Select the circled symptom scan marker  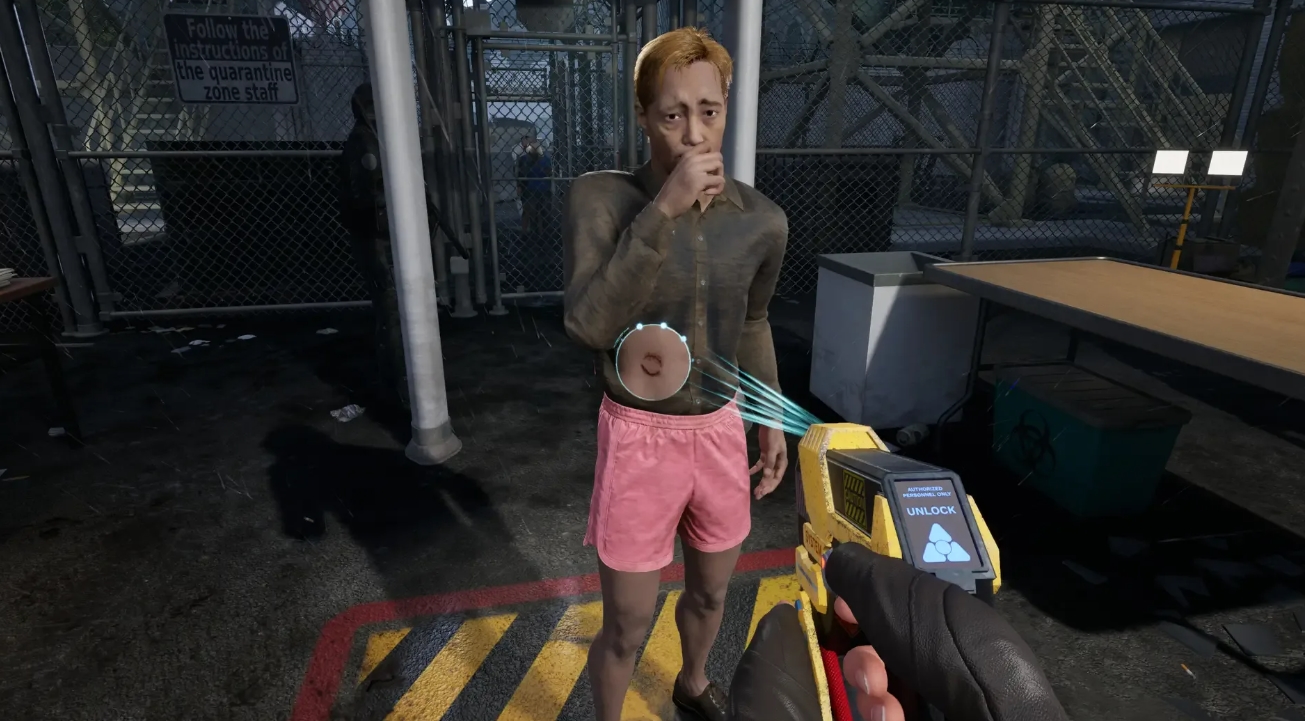coord(652,362)
